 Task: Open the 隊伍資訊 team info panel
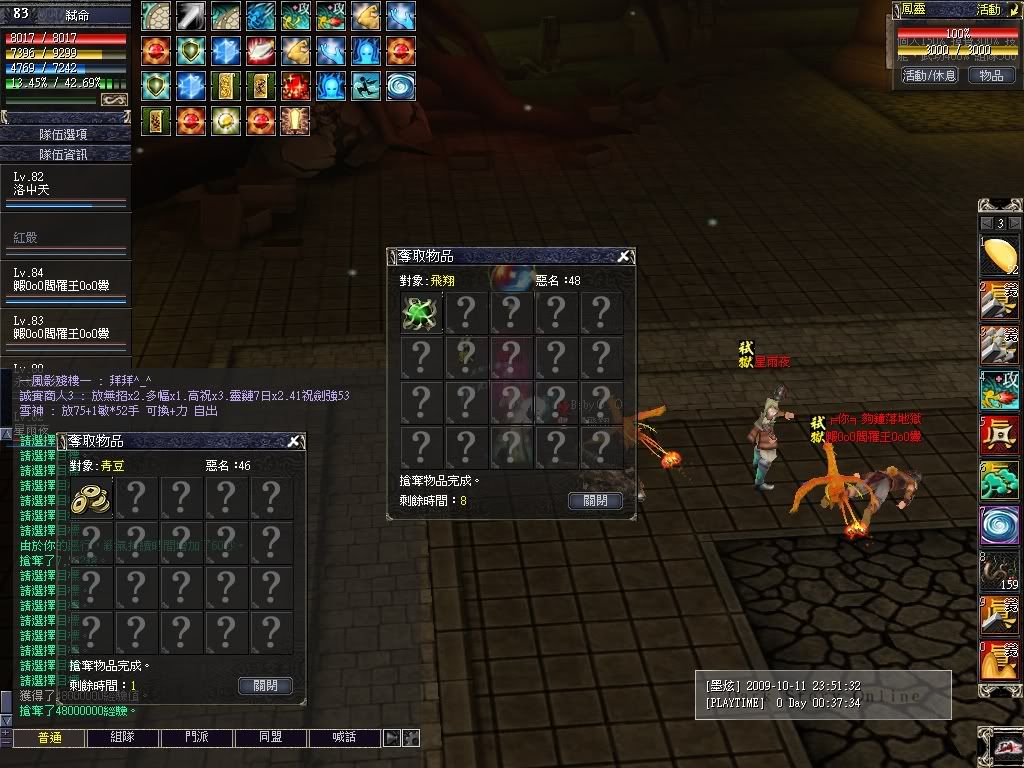pyautogui.click(x=65, y=155)
